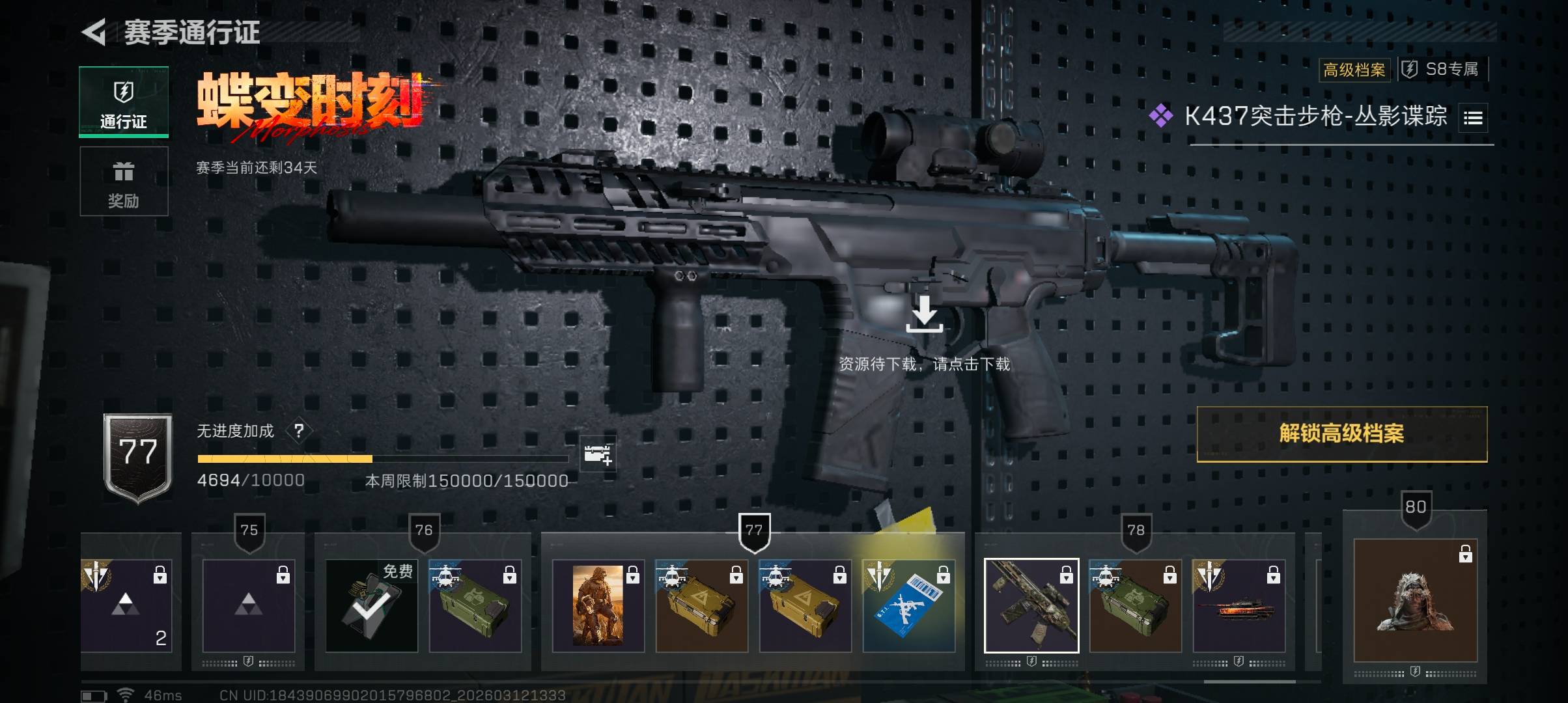The width and height of the screenshot is (1568, 703).
Task: Select the level 75 triangle token reward
Action: [x=249, y=605]
